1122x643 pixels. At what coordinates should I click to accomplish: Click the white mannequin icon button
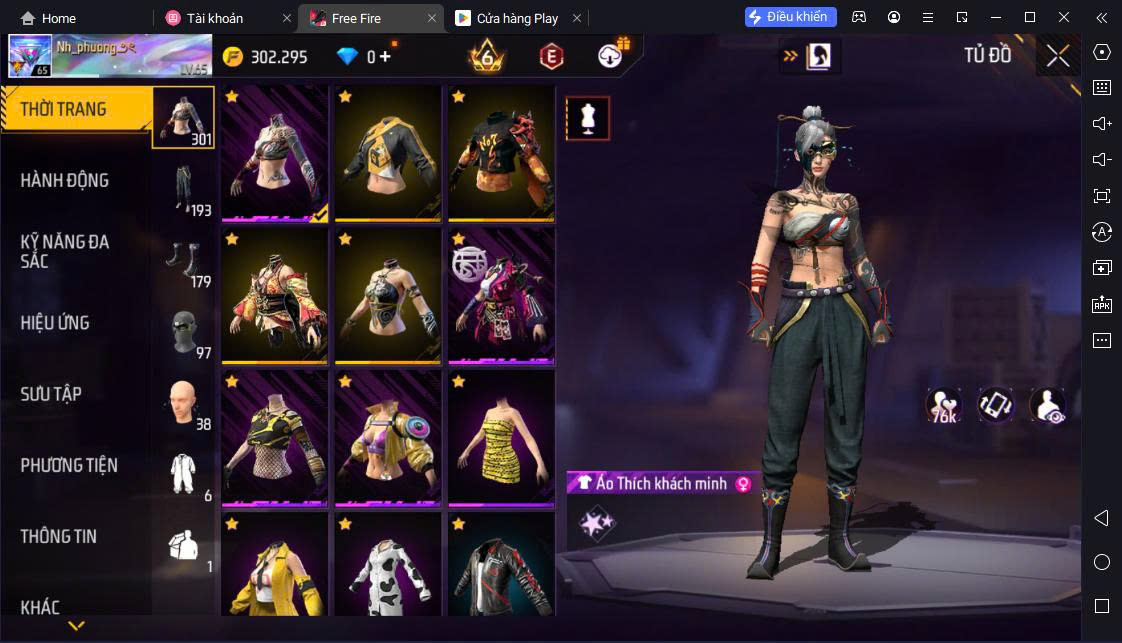click(x=587, y=118)
